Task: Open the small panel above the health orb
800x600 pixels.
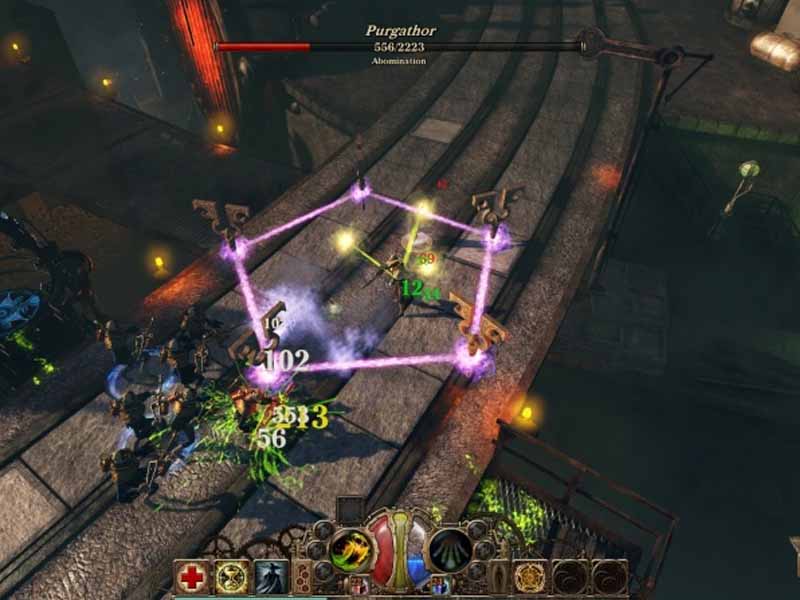Action: [x=351, y=509]
